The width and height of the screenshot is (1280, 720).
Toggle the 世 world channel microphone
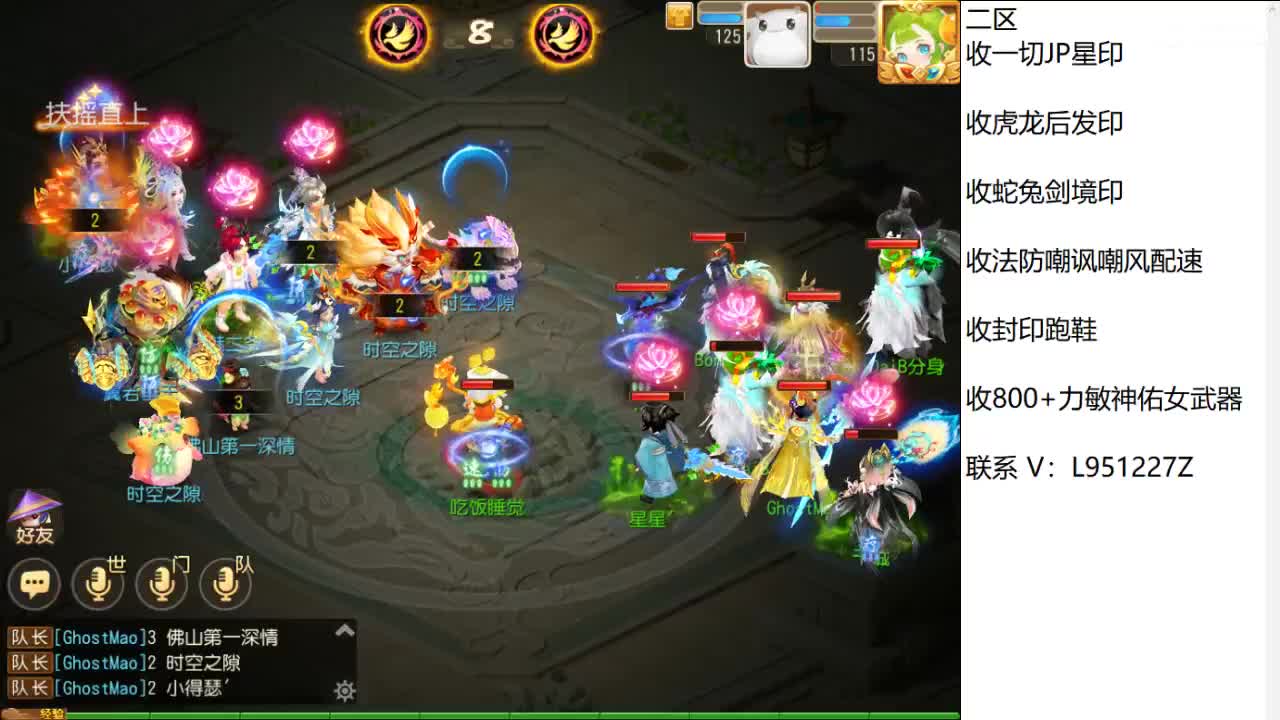click(98, 583)
